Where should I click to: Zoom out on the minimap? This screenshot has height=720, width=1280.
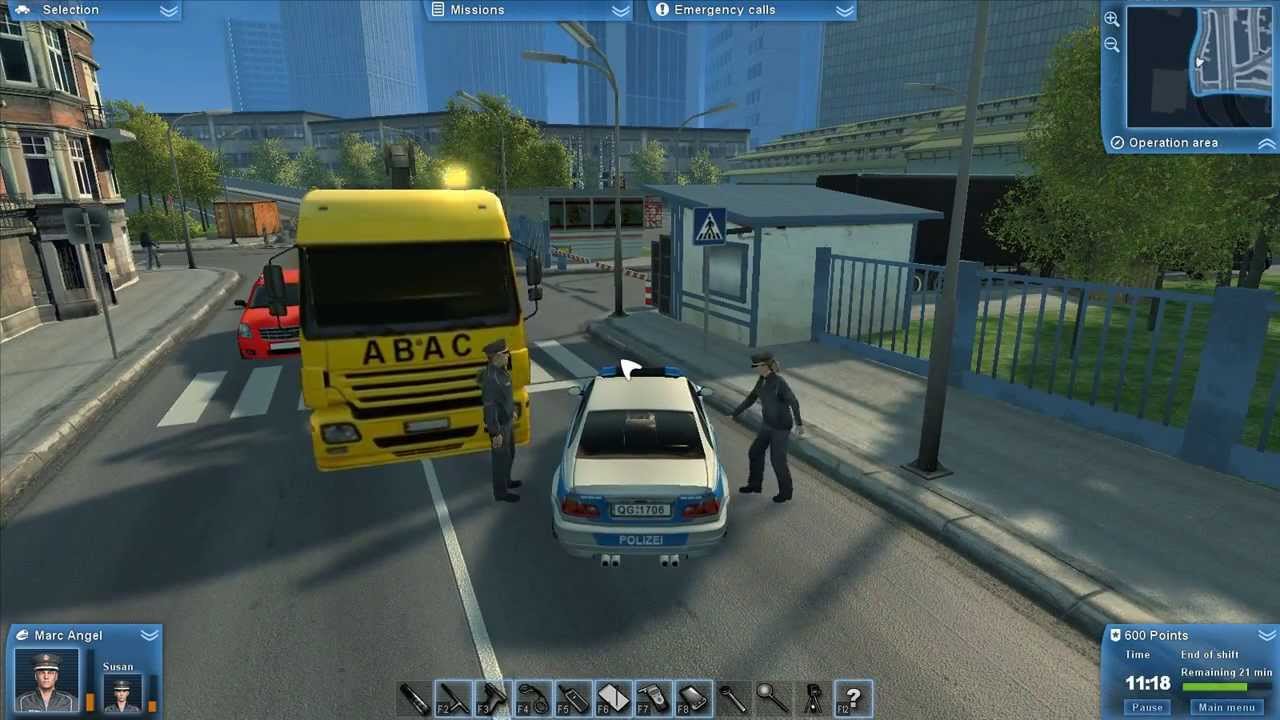(x=1111, y=44)
